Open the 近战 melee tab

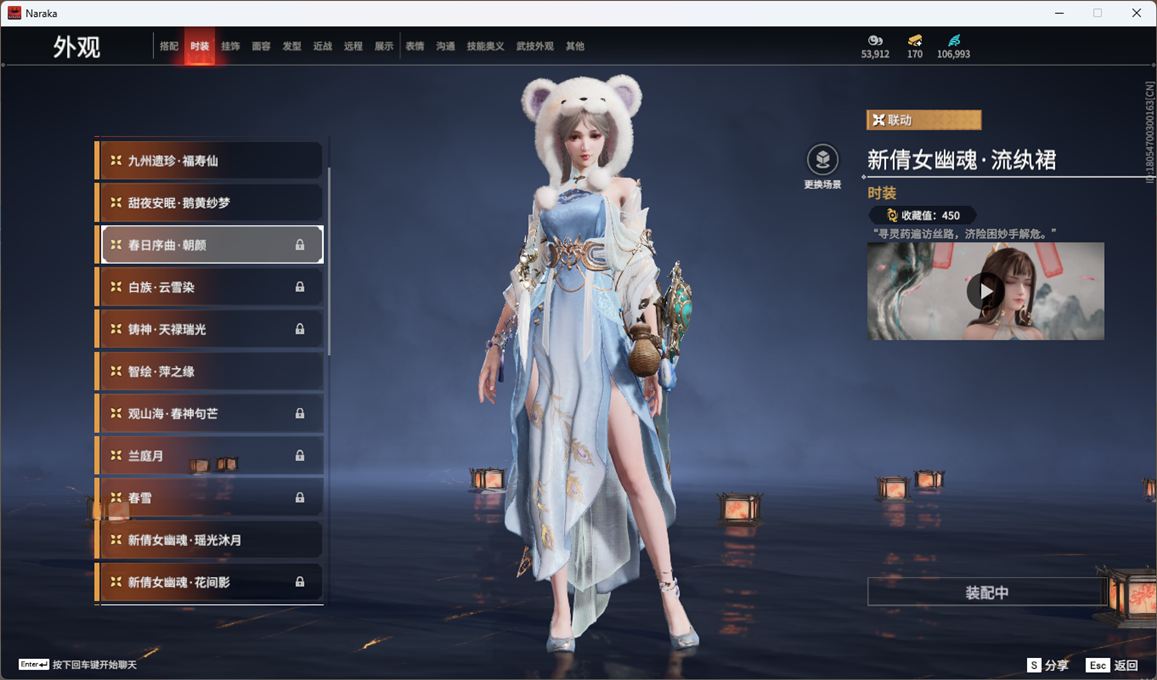pyautogui.click(x=322, y=46)
